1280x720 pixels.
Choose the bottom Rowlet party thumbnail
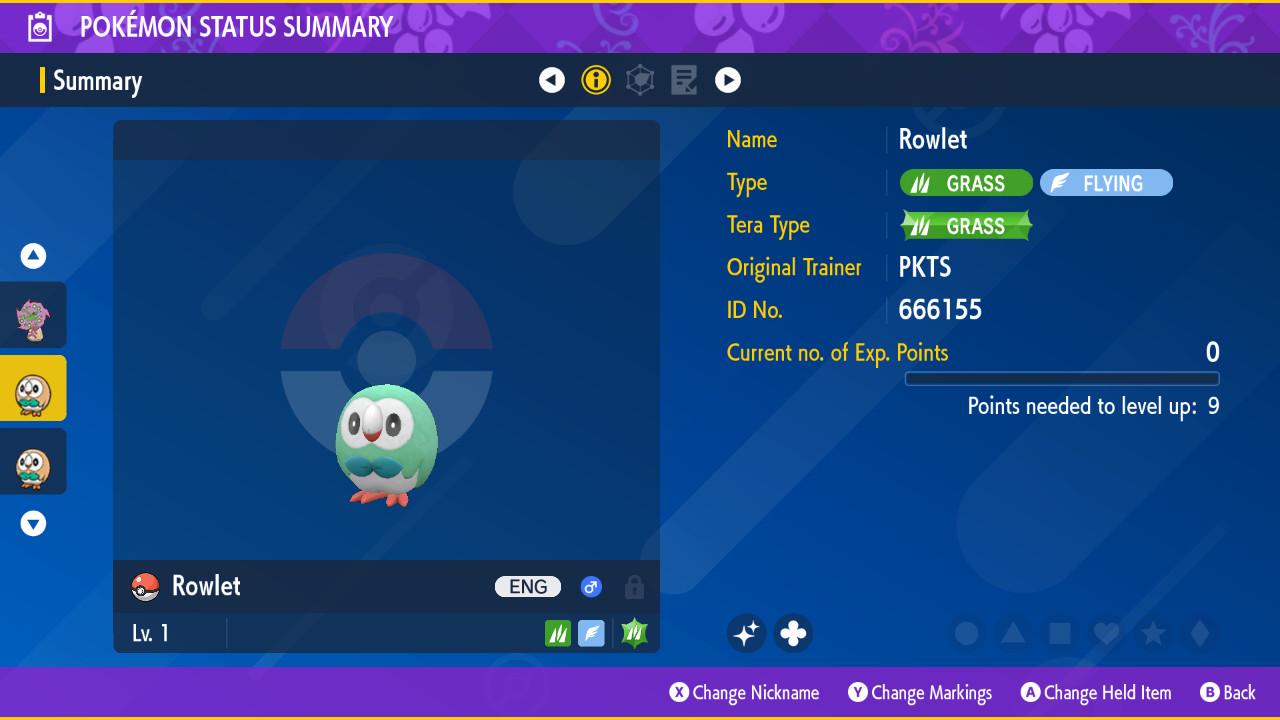coord(33,462)
